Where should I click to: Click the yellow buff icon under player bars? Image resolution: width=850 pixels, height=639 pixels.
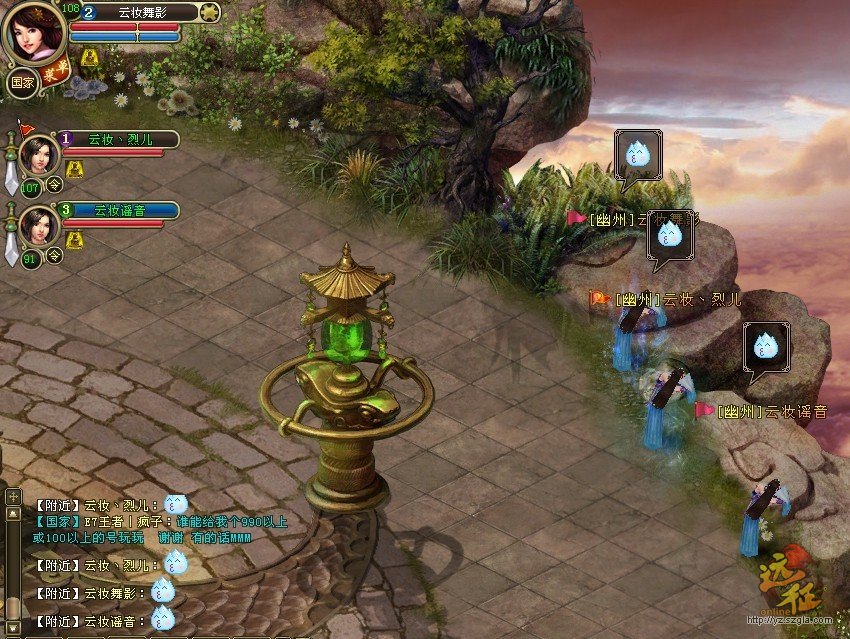tap(90, 57)
